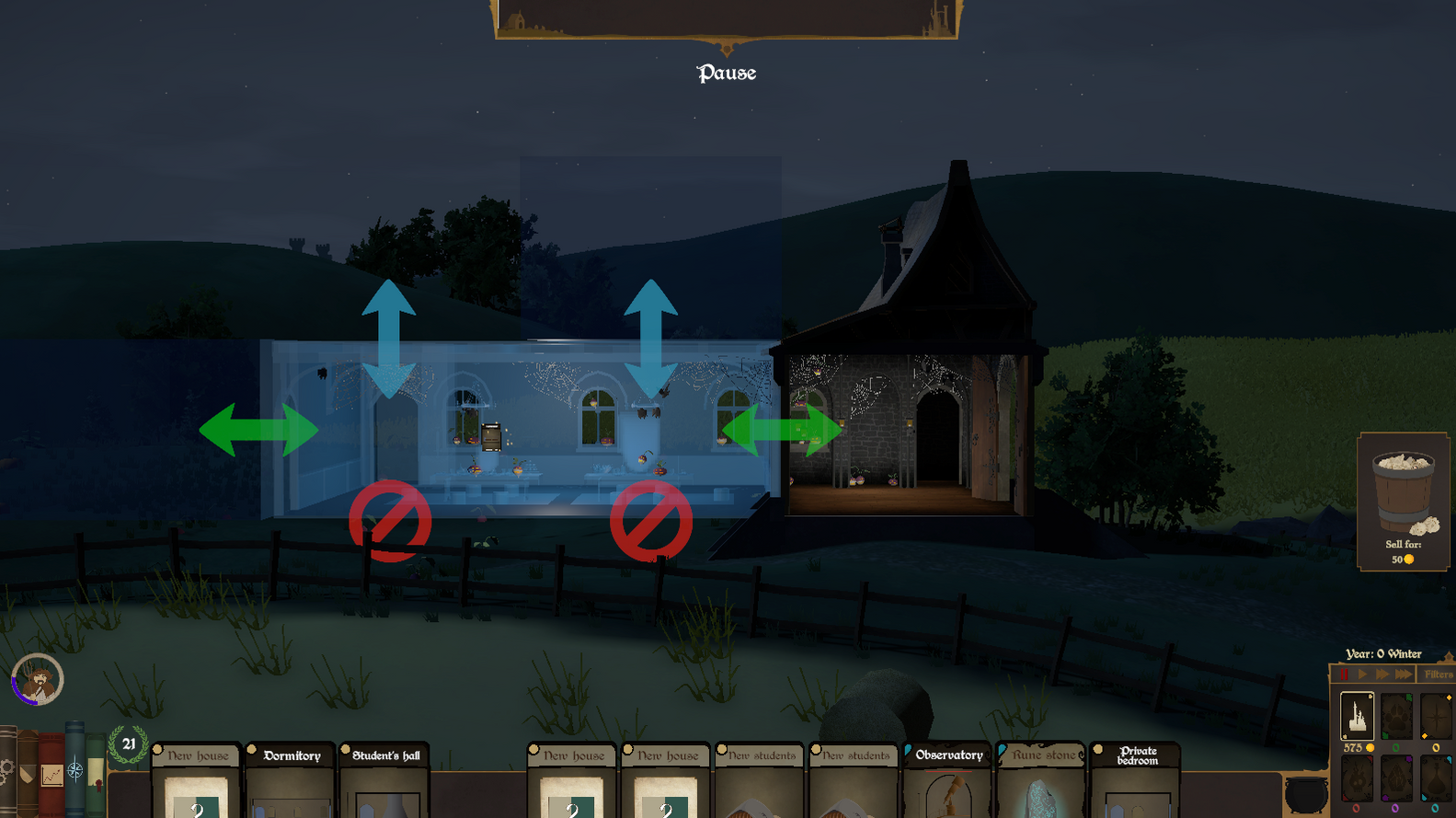Select the castle card deck
This screenshot has height=818, width=1456.
point(1357,715)
